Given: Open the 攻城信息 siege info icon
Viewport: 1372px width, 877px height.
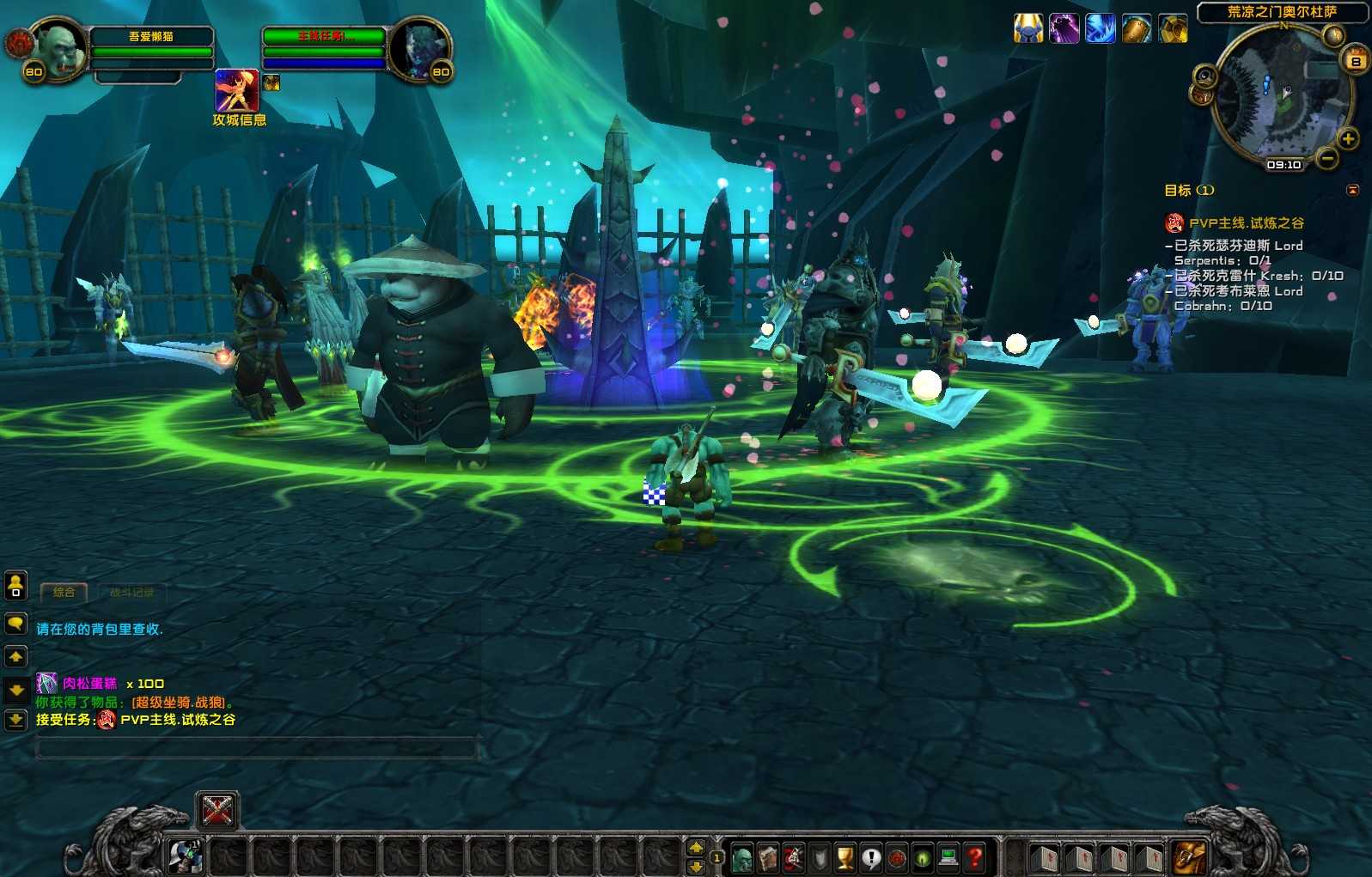Looking at the screenshot, I should pos(236,91).
